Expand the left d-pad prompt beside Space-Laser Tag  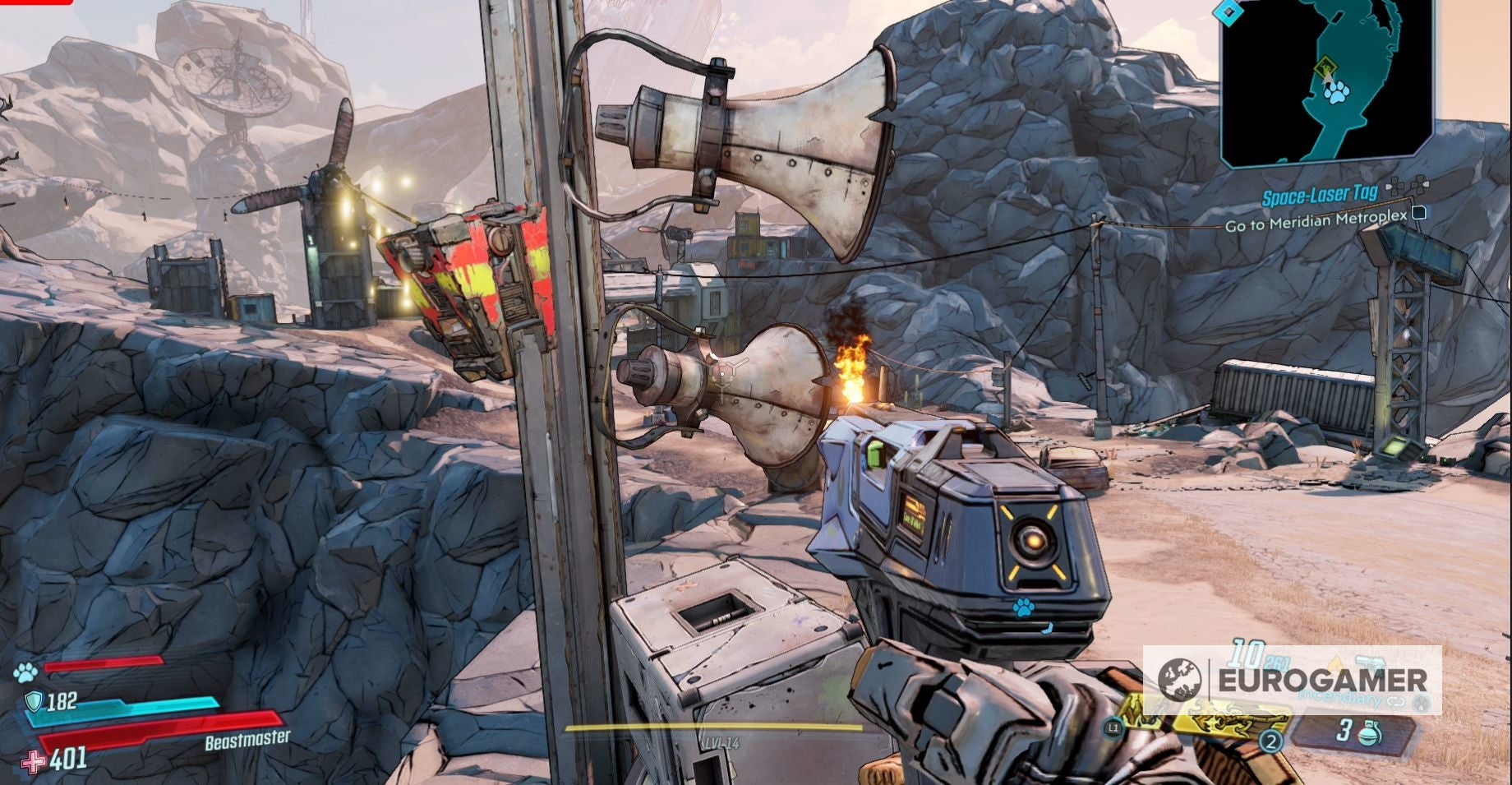tap(1395, 185)
